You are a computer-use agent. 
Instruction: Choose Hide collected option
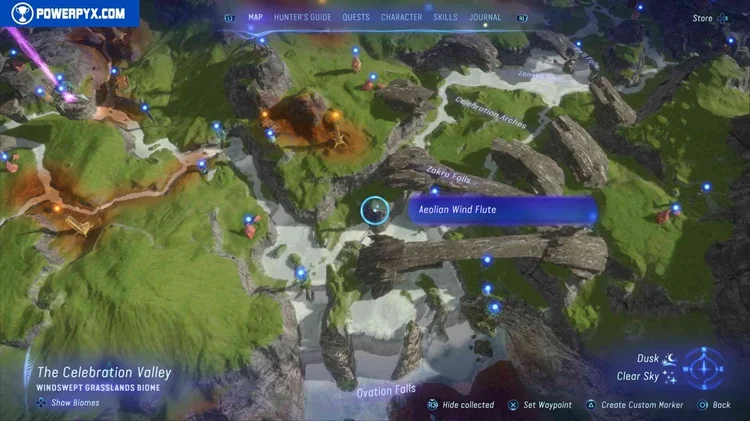[x=461, y=405]
